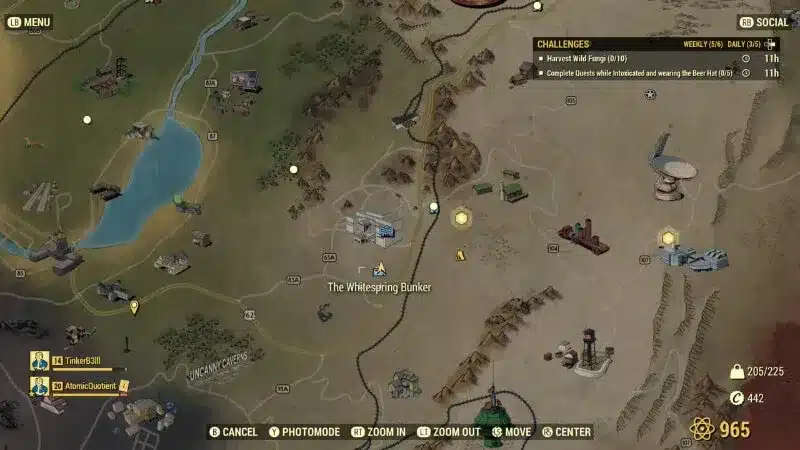Open the SOCIAL panel
This screenshot has width=800, height=450.
(x=764, y=21)
